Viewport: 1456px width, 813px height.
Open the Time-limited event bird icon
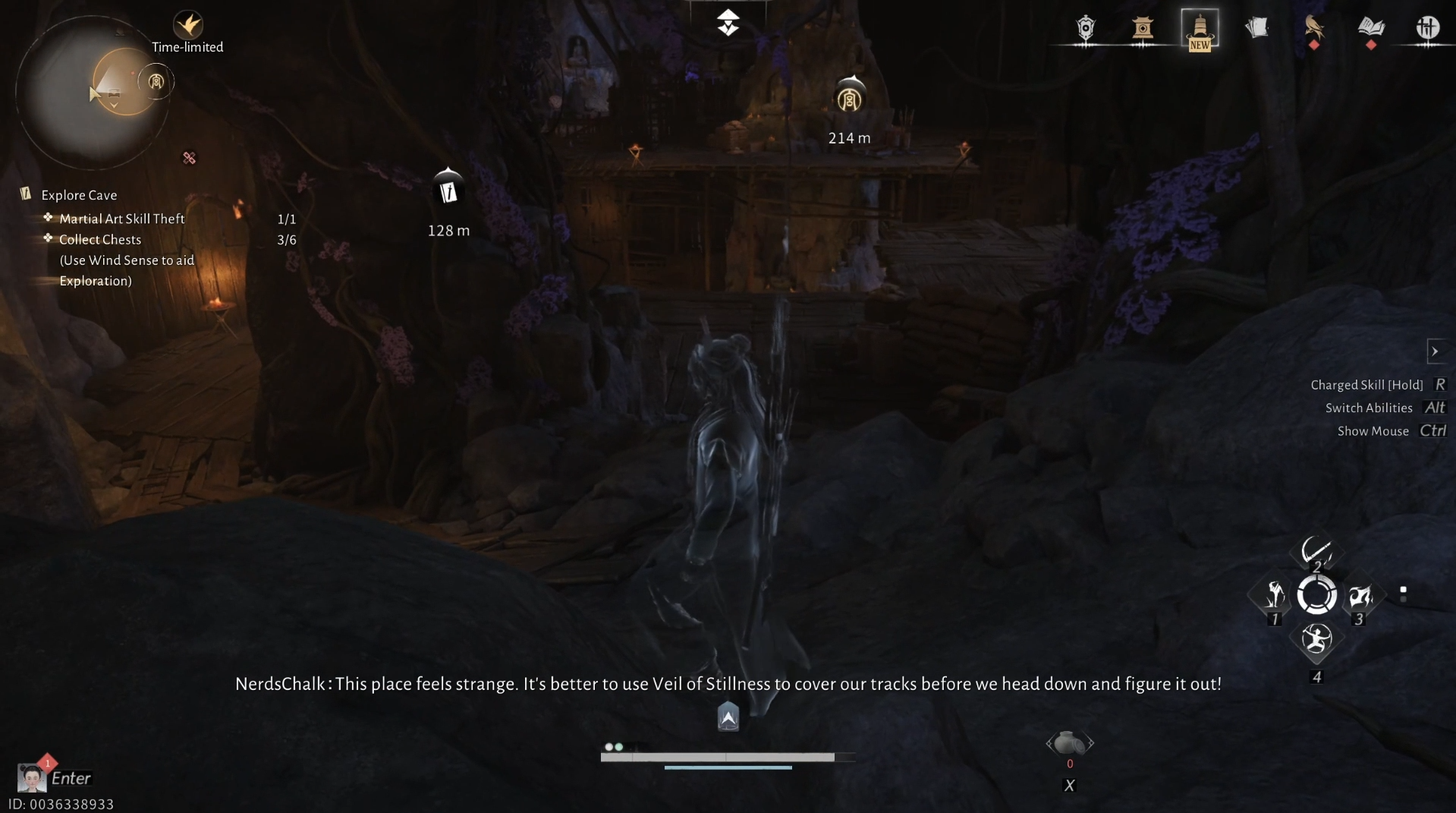point(187,25)
